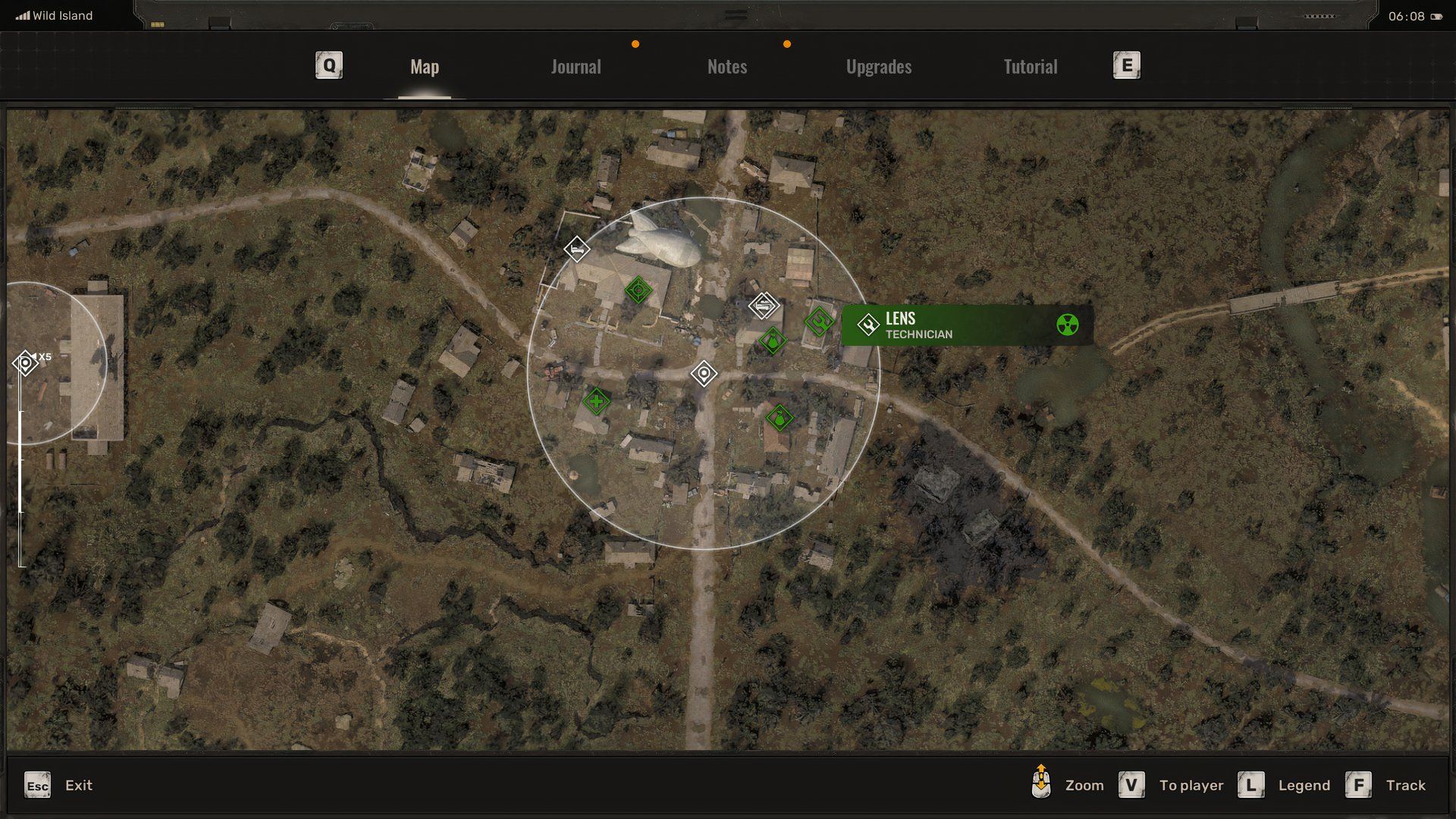Select the Tutorial tab
This screenshot has height=819, width=1456.
pyautogui.click(x=1029, y=66)
